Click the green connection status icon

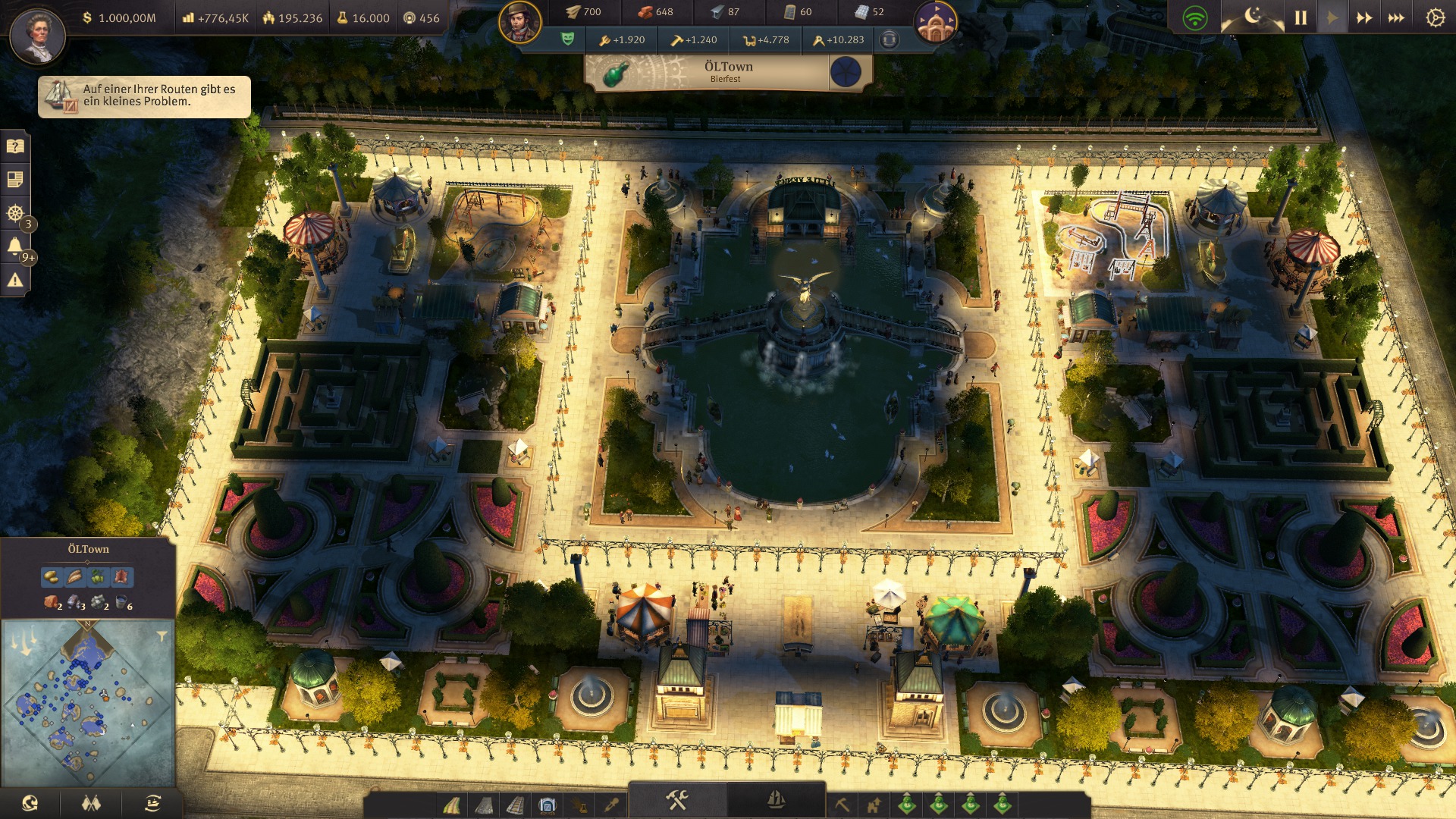tap(1195, 17)
